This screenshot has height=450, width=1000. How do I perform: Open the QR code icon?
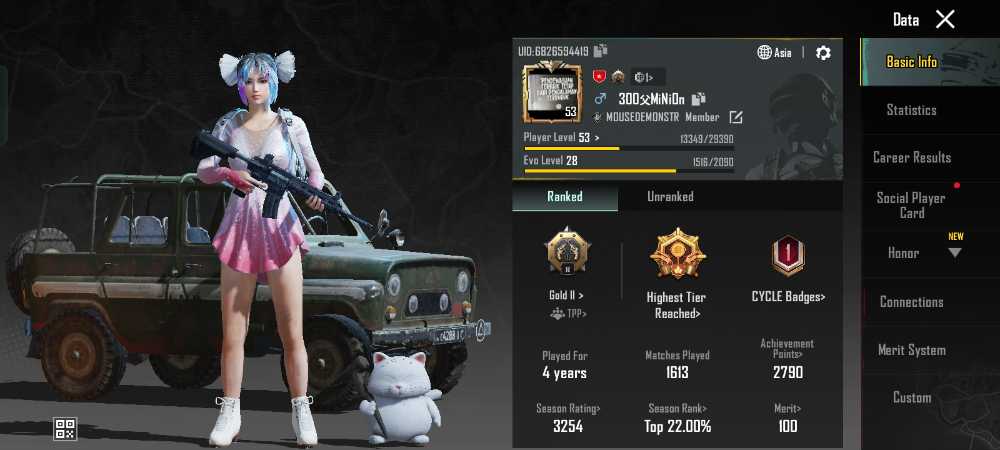pos(65,430)
